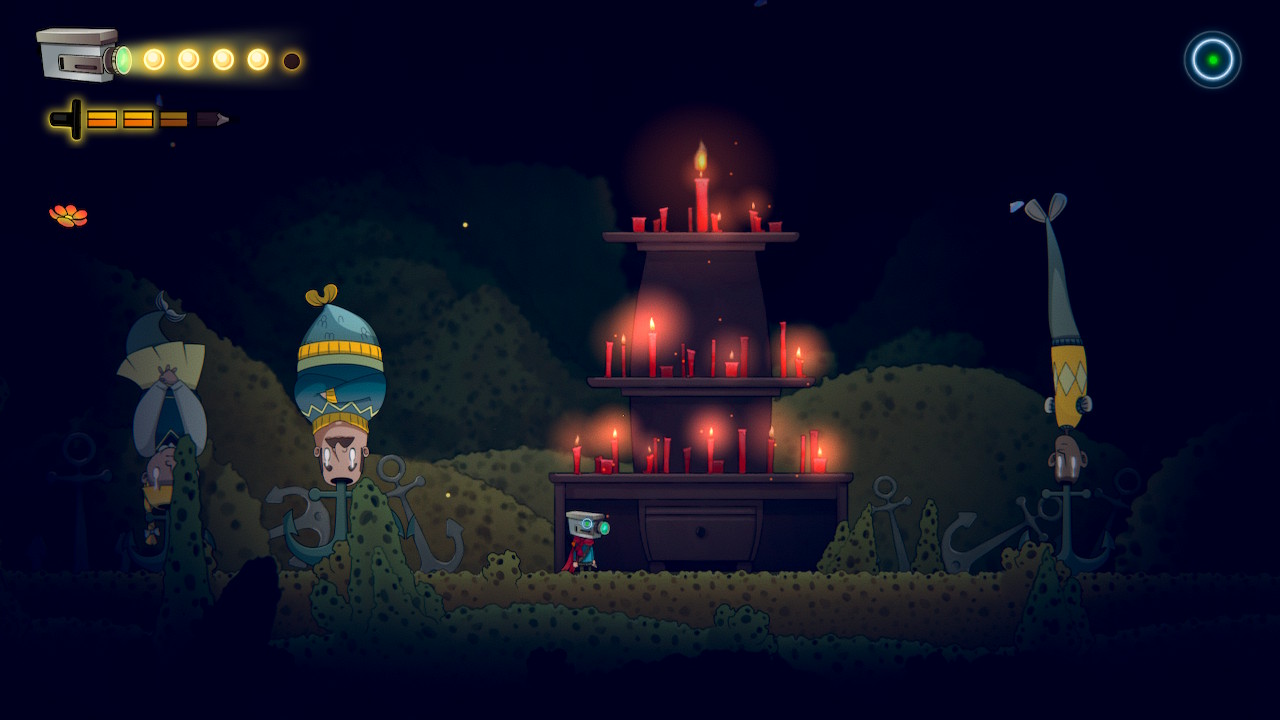This screenshot has width=1280, height=720.
Task: Click the green circular radar icon
Action: [x=1212, y=60]
